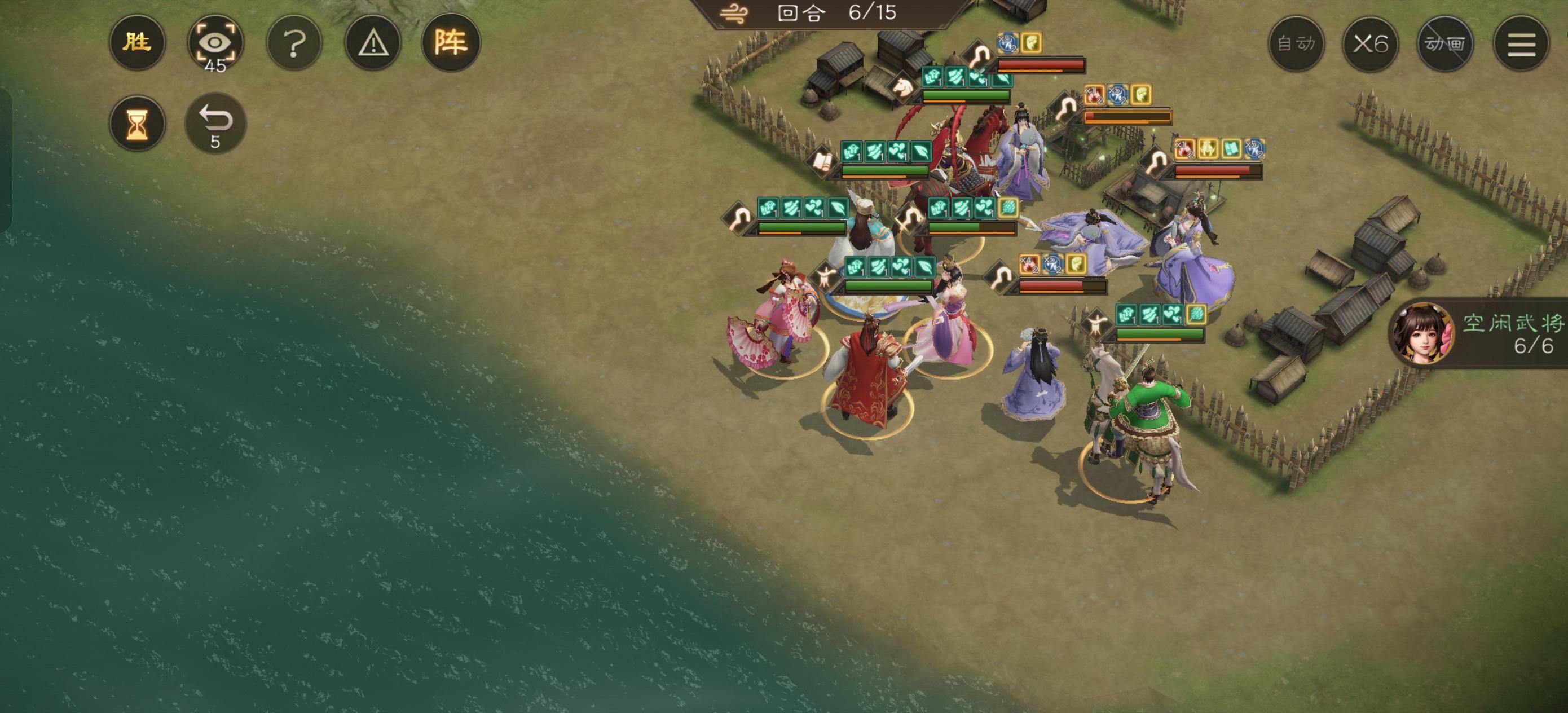
Task: Click the hourglass end turn button
Action: coord(137,124)
